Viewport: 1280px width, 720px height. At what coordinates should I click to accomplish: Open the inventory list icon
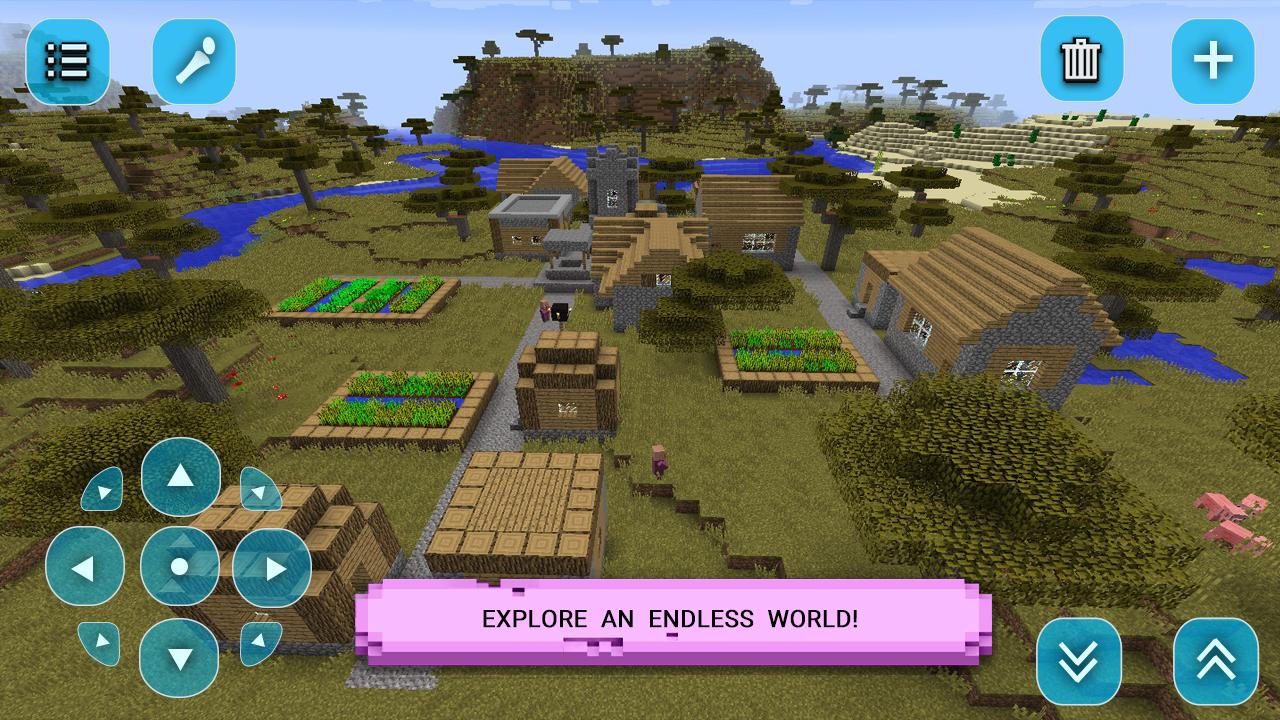coord(65,60)
